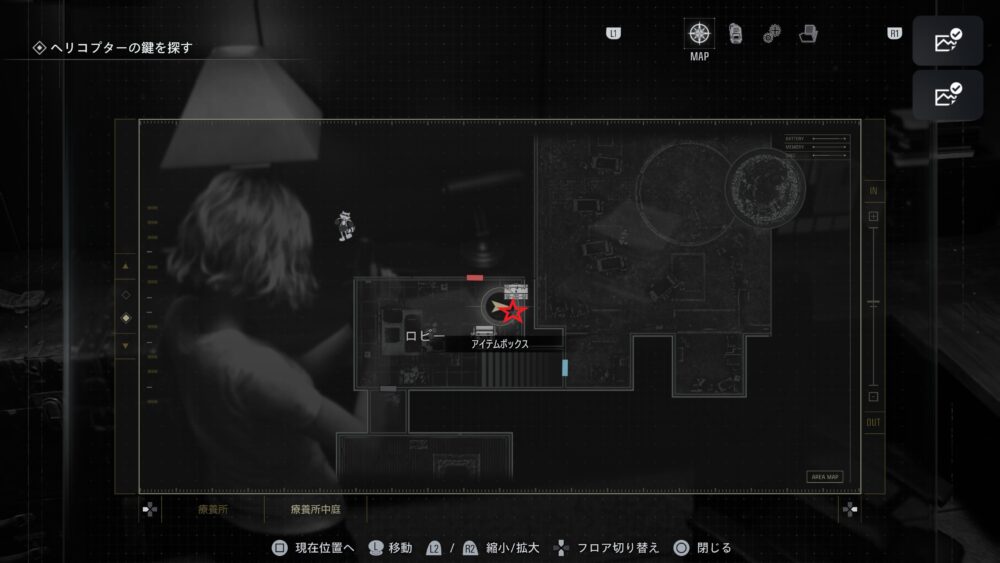Select the MAP compass tab
This screenshot has height=563, width=1000.
point(700,33)
